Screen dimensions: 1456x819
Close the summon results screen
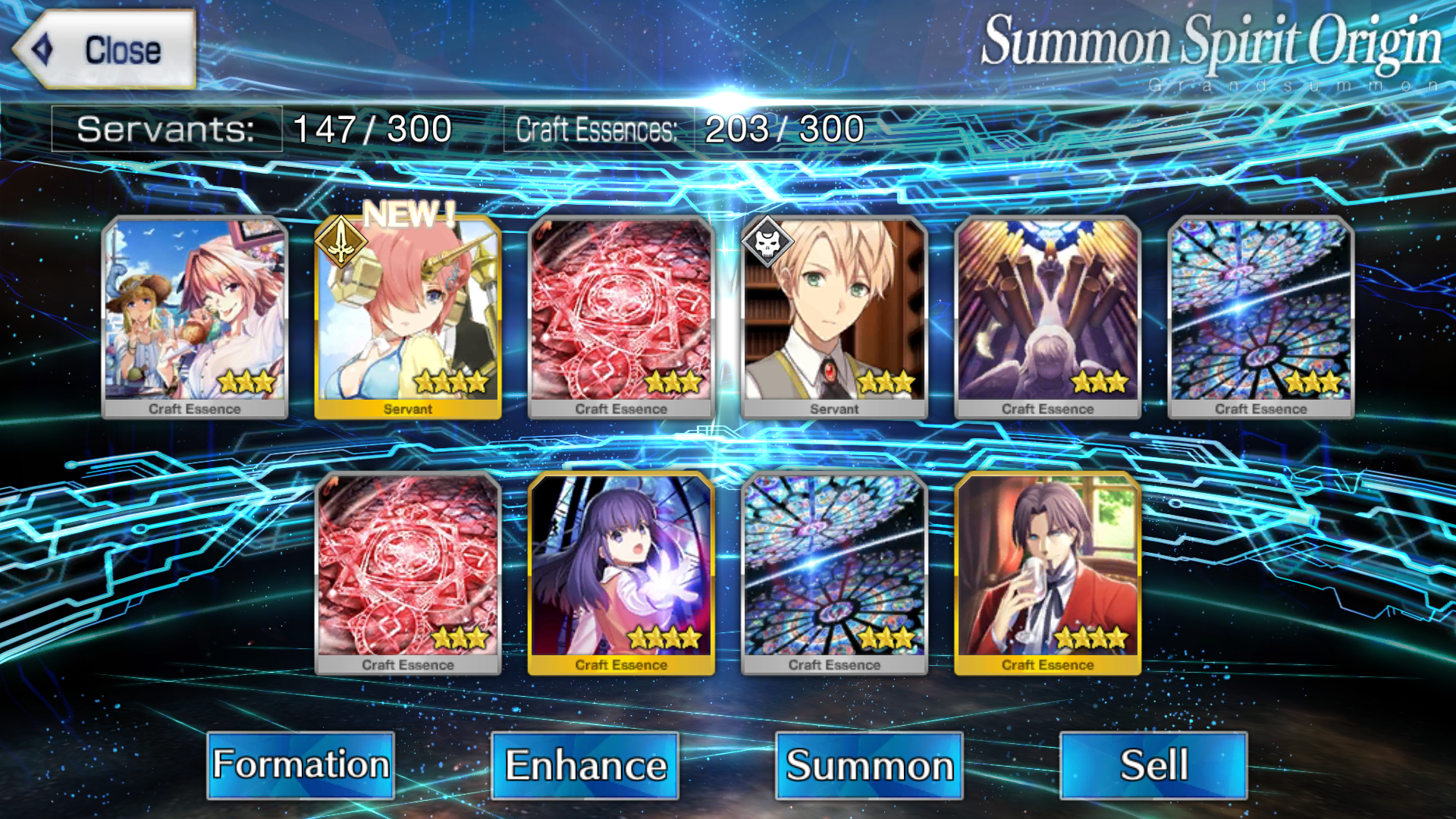pos(105,50)
